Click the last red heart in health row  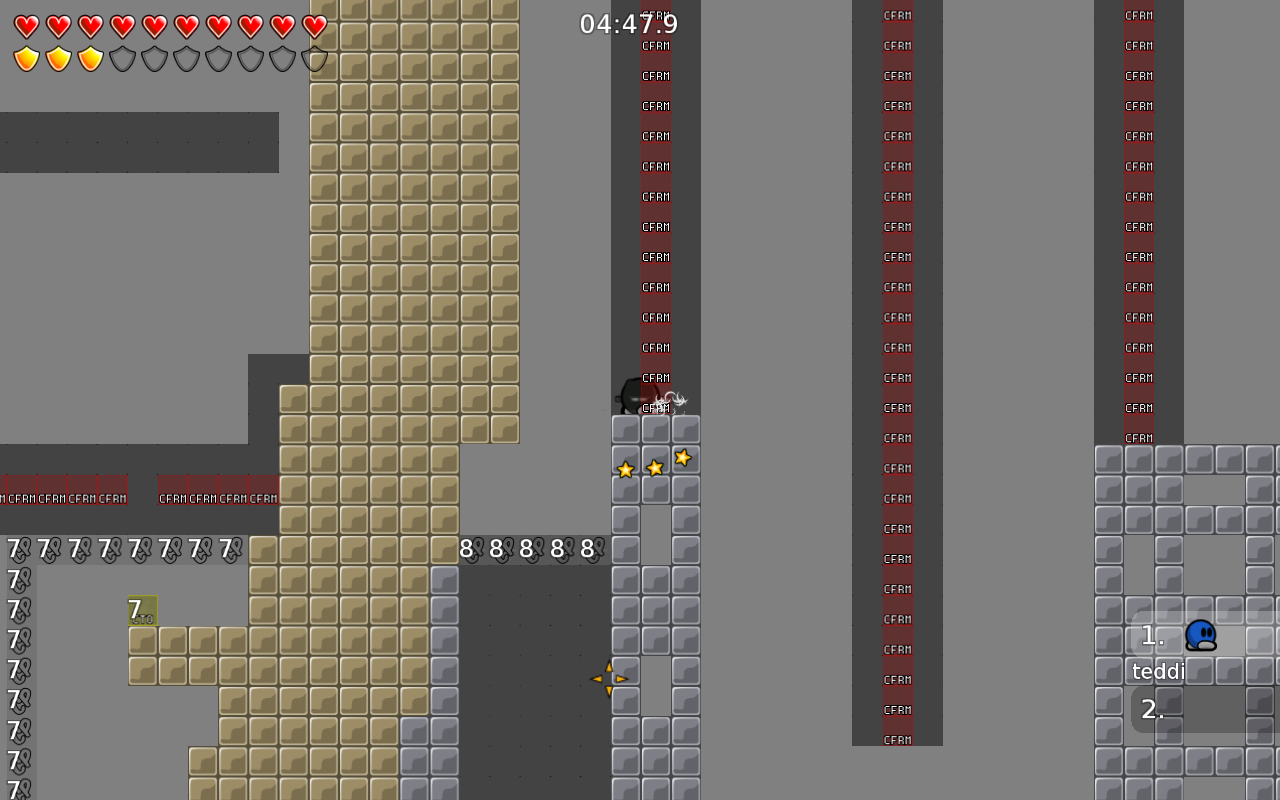(314, 27)
